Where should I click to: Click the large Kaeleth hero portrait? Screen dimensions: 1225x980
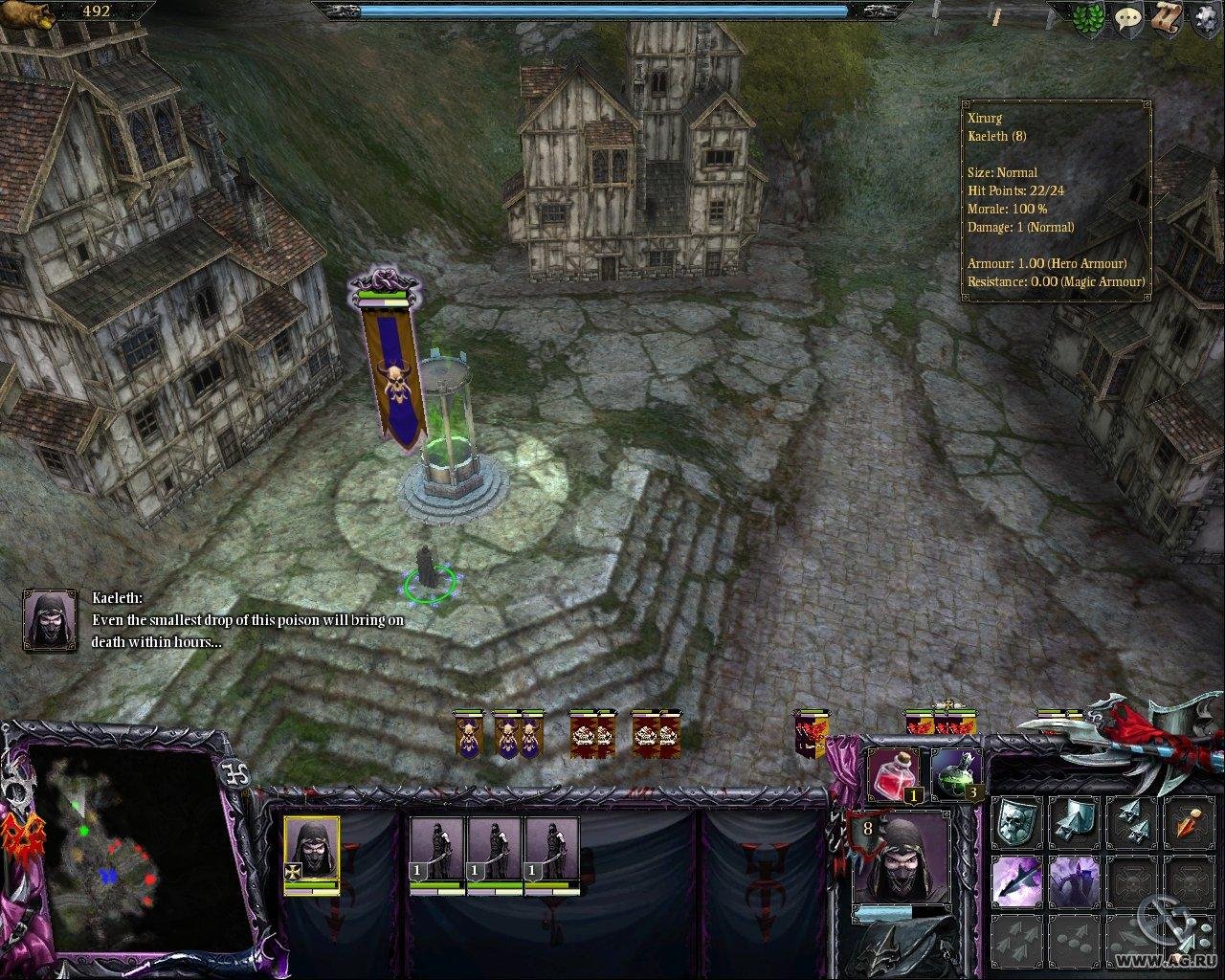click(x=902, y=857)
